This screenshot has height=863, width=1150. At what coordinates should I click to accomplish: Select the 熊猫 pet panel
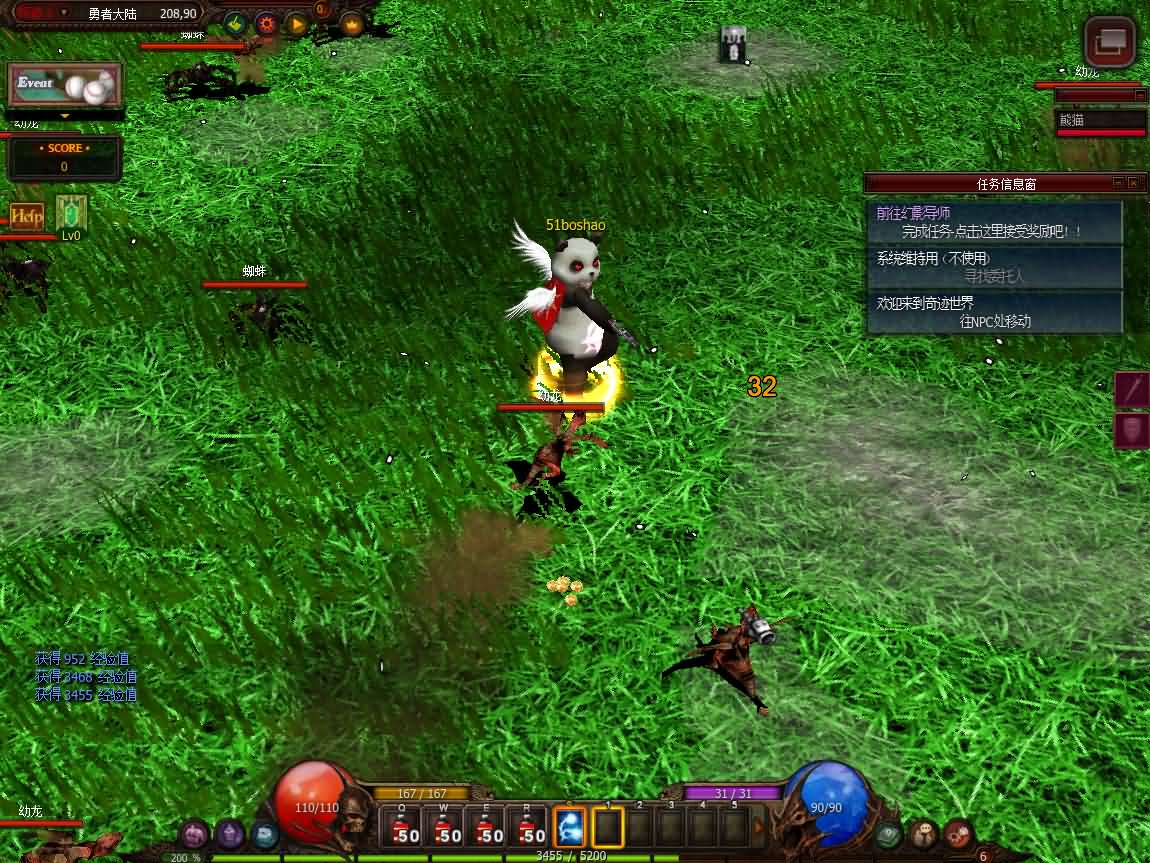point(1101,121)
